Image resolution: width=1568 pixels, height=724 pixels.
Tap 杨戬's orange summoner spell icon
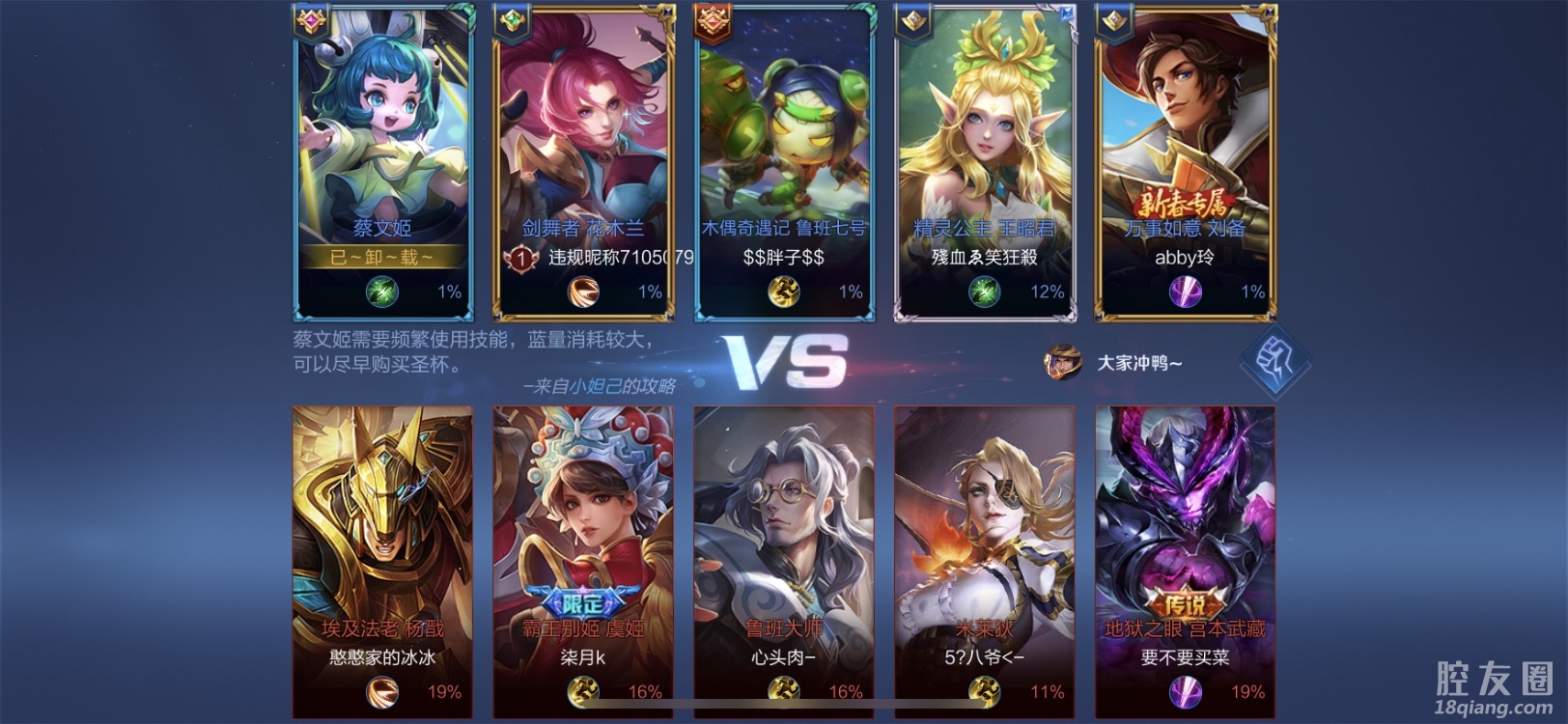pyautogui.click(x=382, y=691)
